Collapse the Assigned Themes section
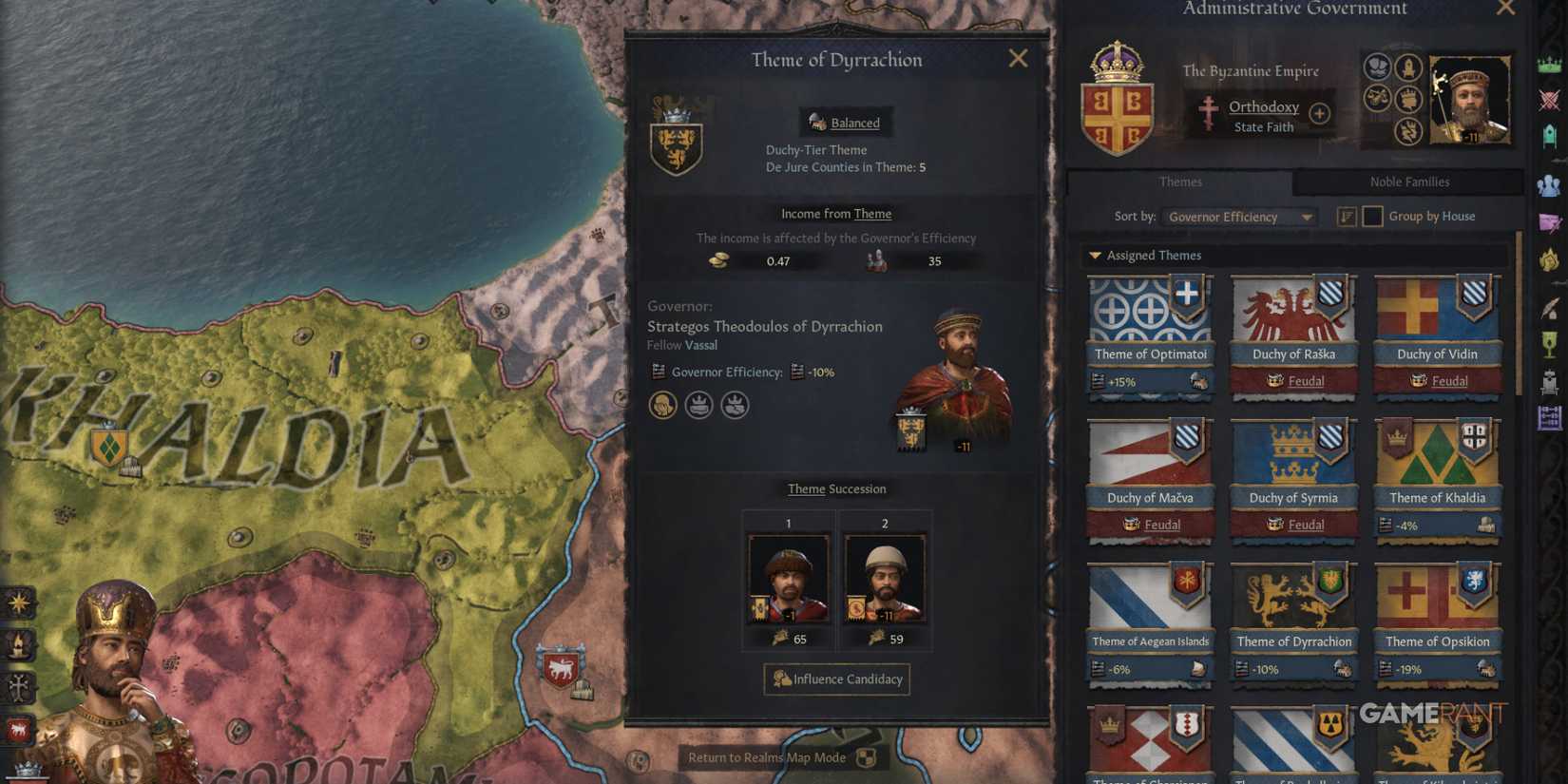Viewport: 1568px width, 784px height. pyautogui.click(x=1097, y=255)
